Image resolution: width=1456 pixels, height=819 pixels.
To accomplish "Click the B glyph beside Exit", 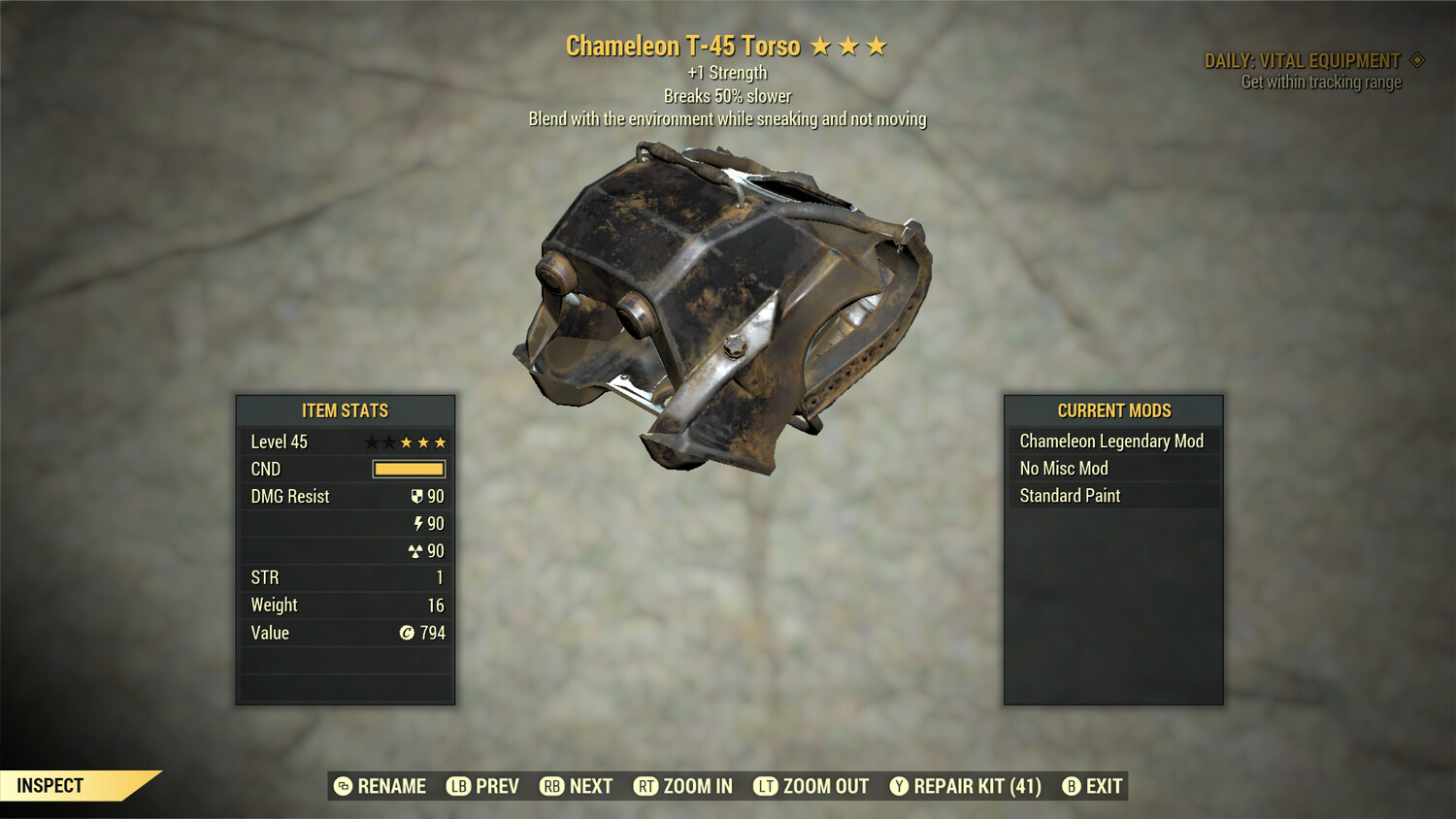I will [x=1072, y=786].
